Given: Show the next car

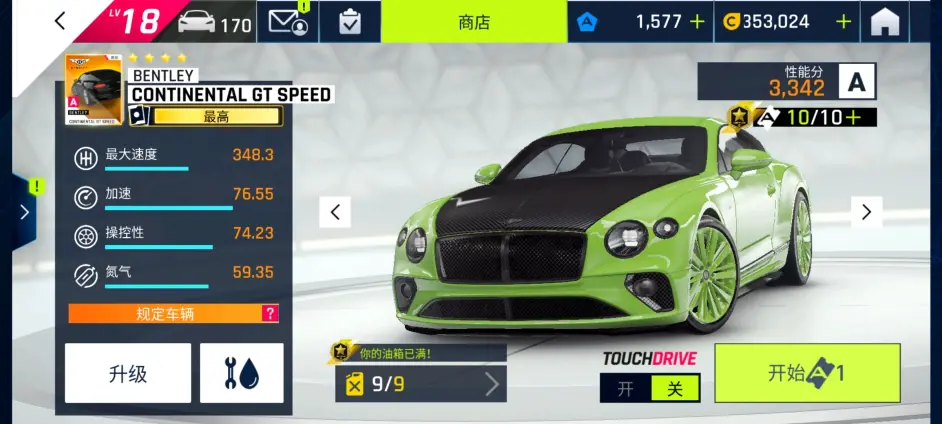Looking at the screenshot, I should coord(866,212).
